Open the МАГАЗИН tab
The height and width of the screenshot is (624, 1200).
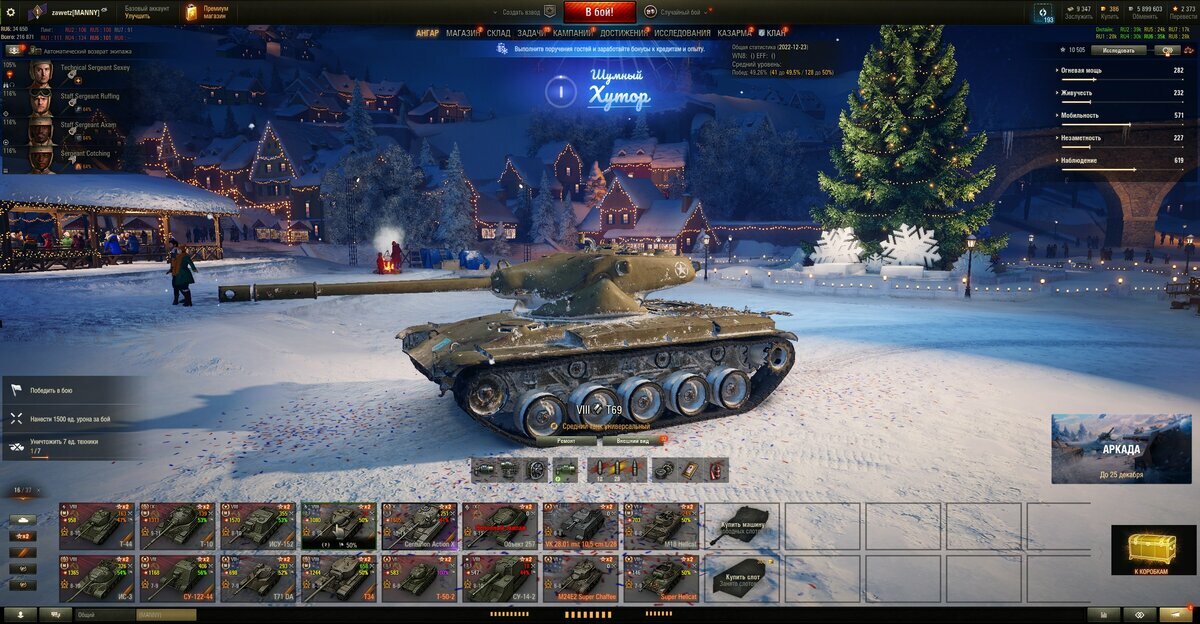(462, 33)
